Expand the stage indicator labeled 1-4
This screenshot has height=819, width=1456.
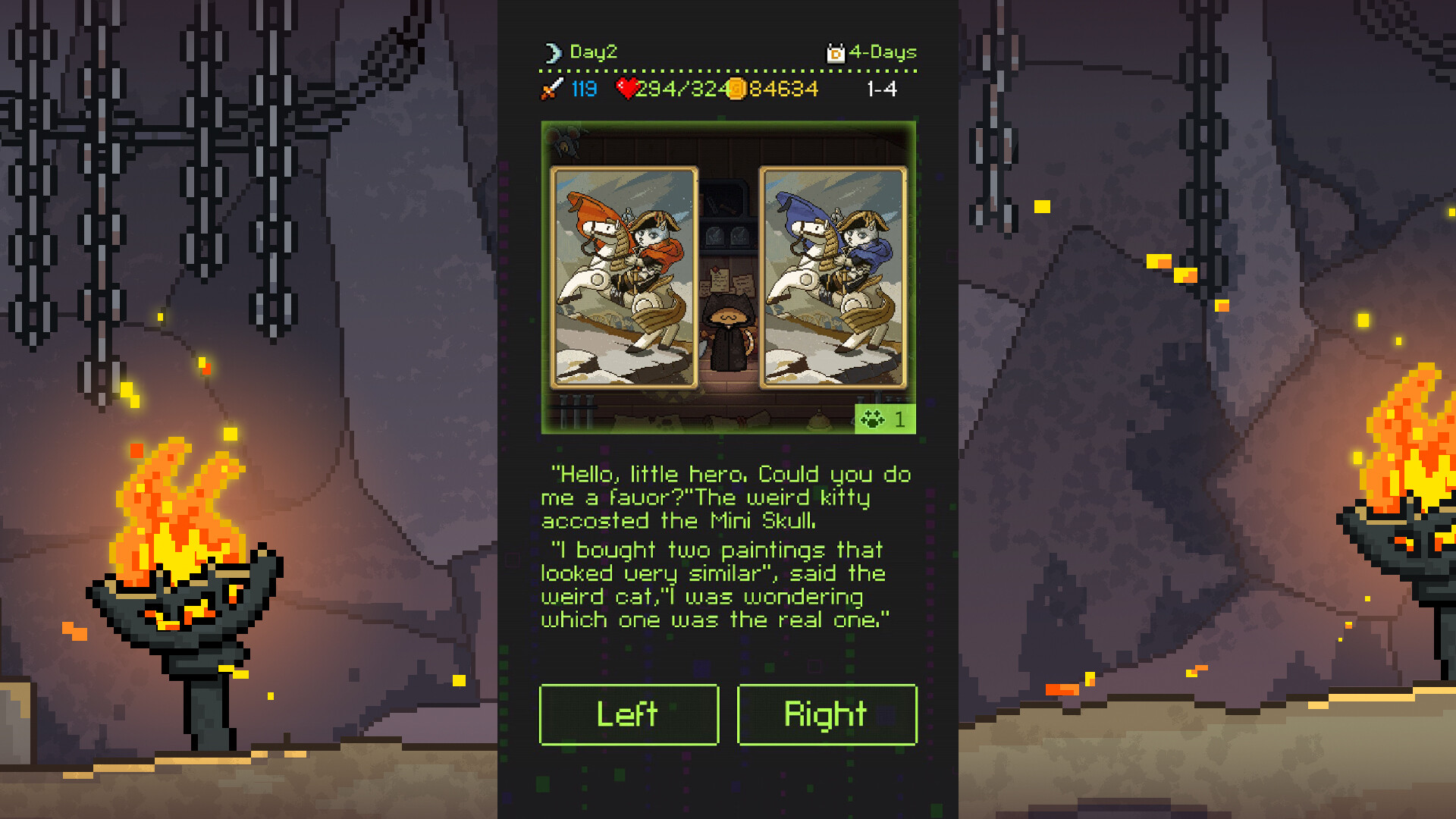882,89
